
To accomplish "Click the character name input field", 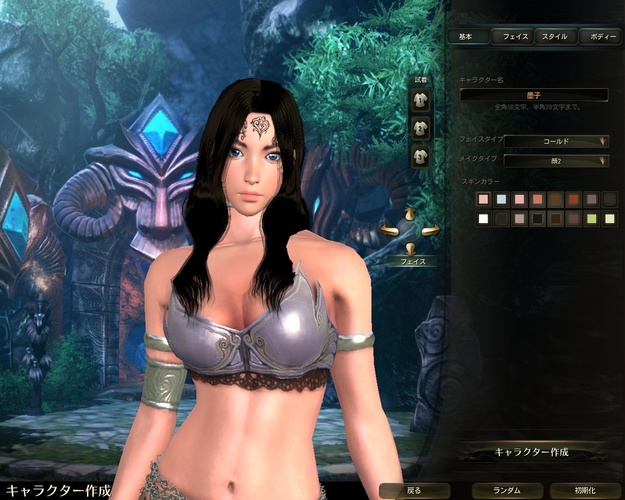I will tap(534, 95).
